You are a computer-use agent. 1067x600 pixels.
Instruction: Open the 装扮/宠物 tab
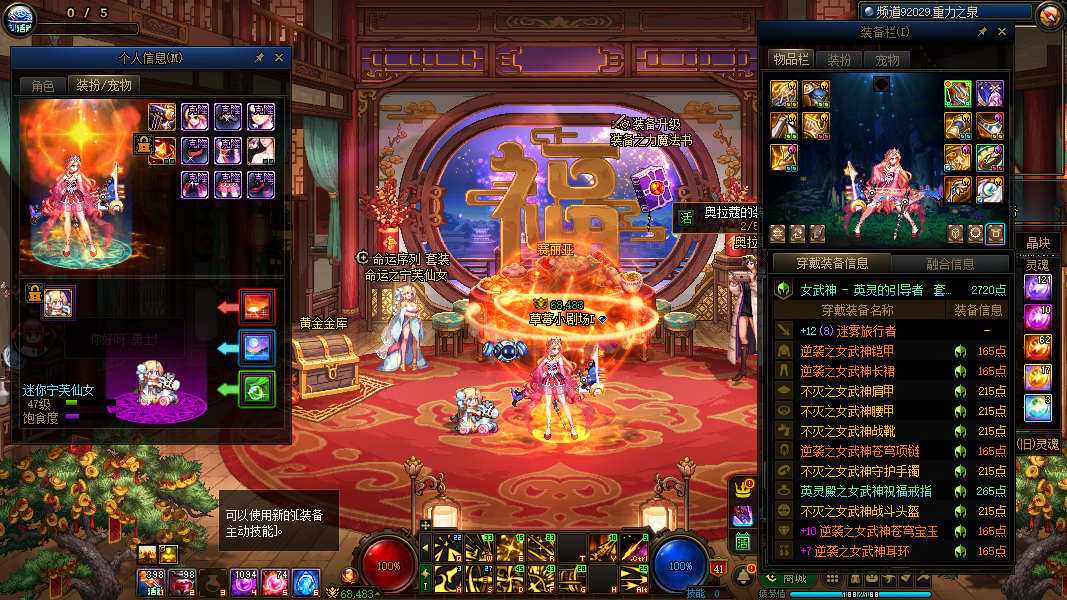[104, 86]
